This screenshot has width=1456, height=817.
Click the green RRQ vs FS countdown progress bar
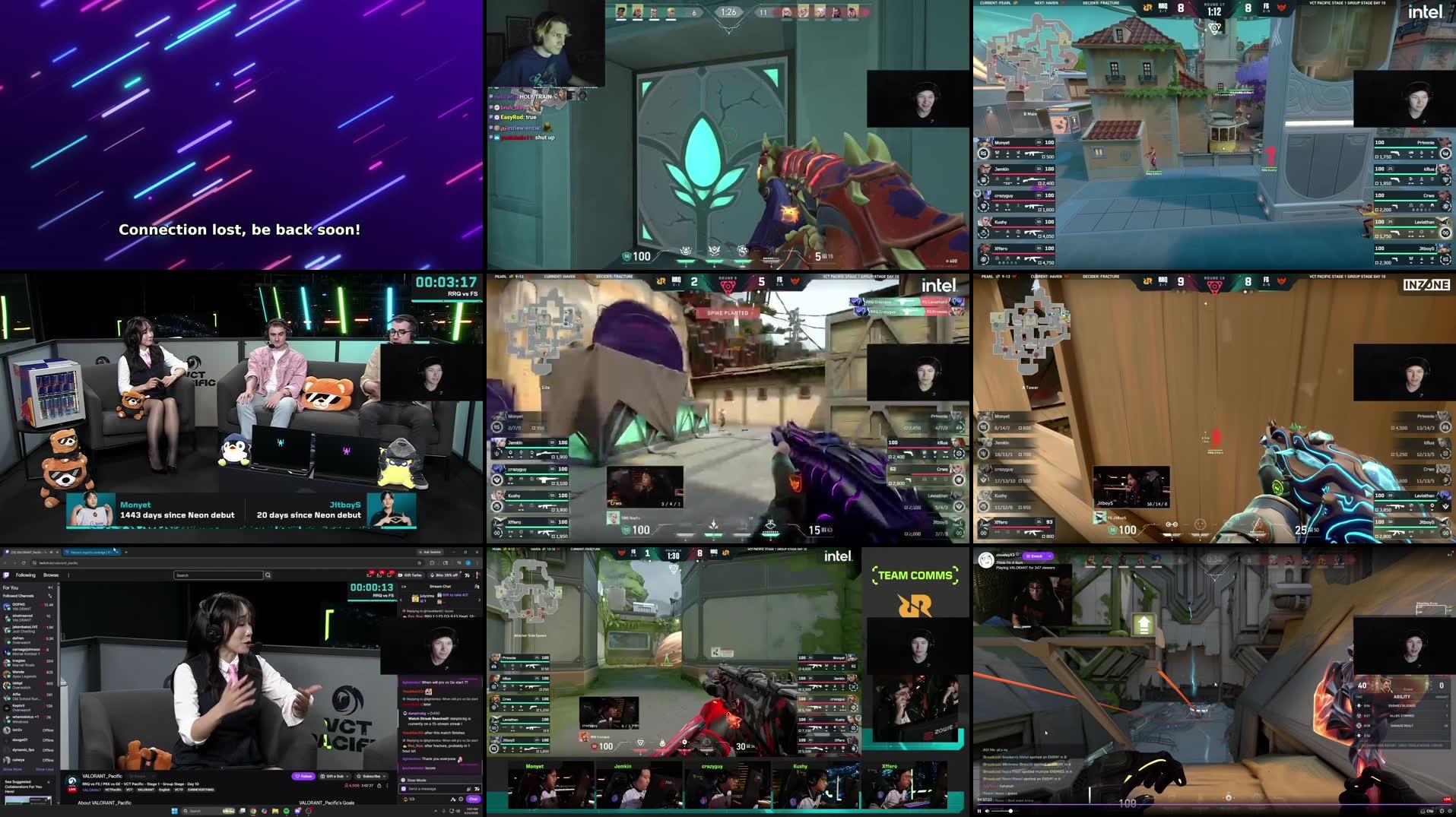coord(373,600)
